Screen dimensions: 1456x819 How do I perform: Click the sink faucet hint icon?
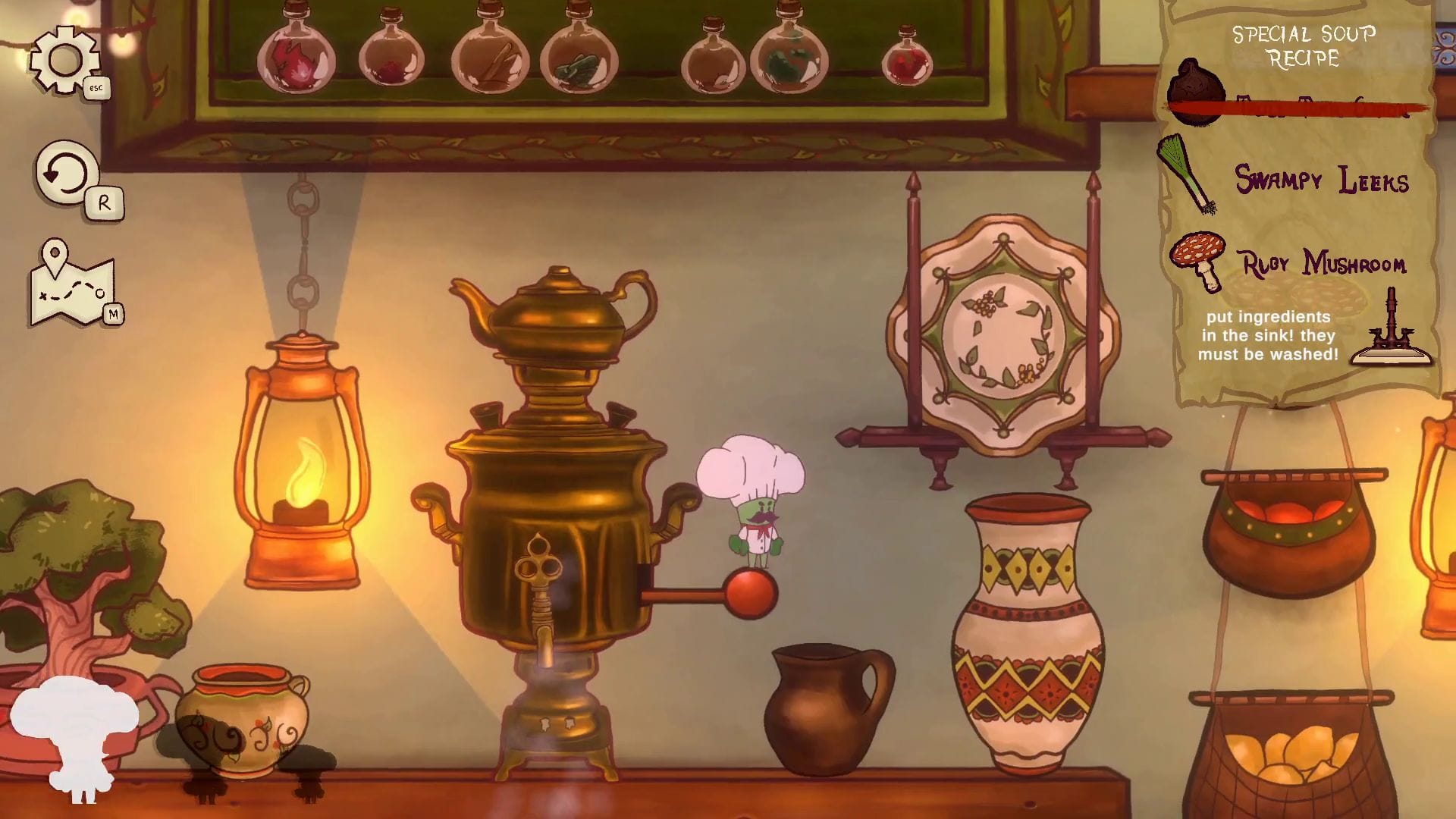1391,329
